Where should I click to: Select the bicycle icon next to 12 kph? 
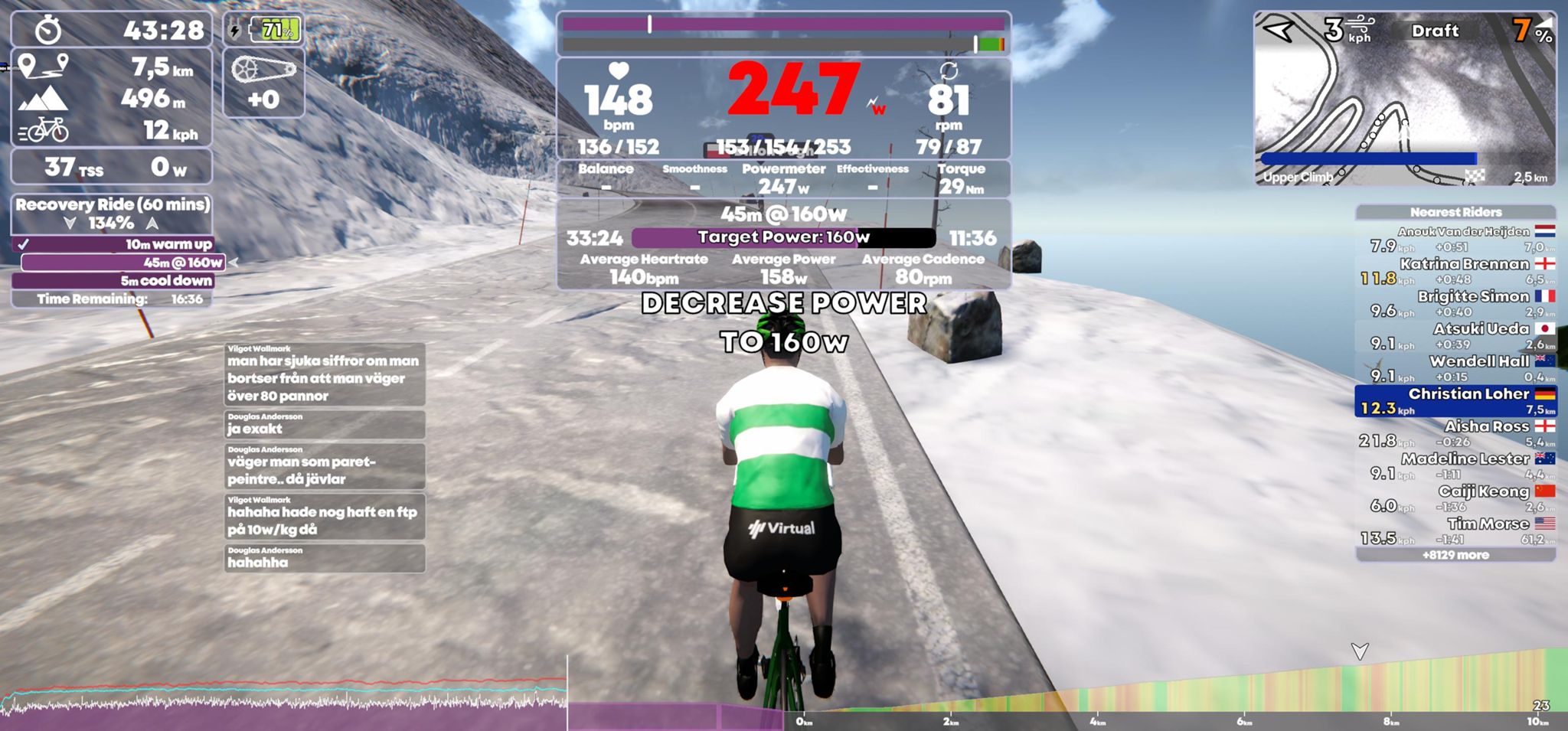tap(47, 130)
